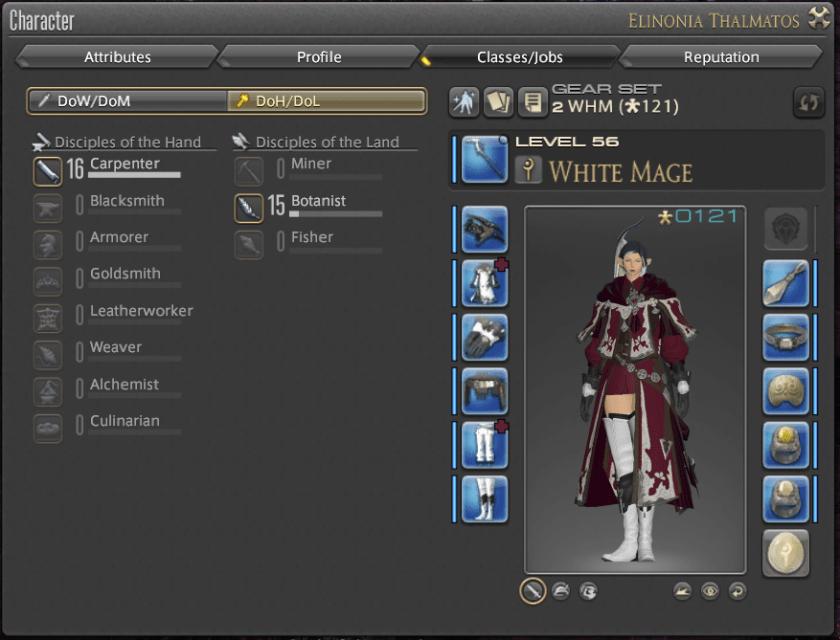Select the belt equipment slot
Viewport: 840px width, 640px height.
pyautogui.click(x=484, y=391)
